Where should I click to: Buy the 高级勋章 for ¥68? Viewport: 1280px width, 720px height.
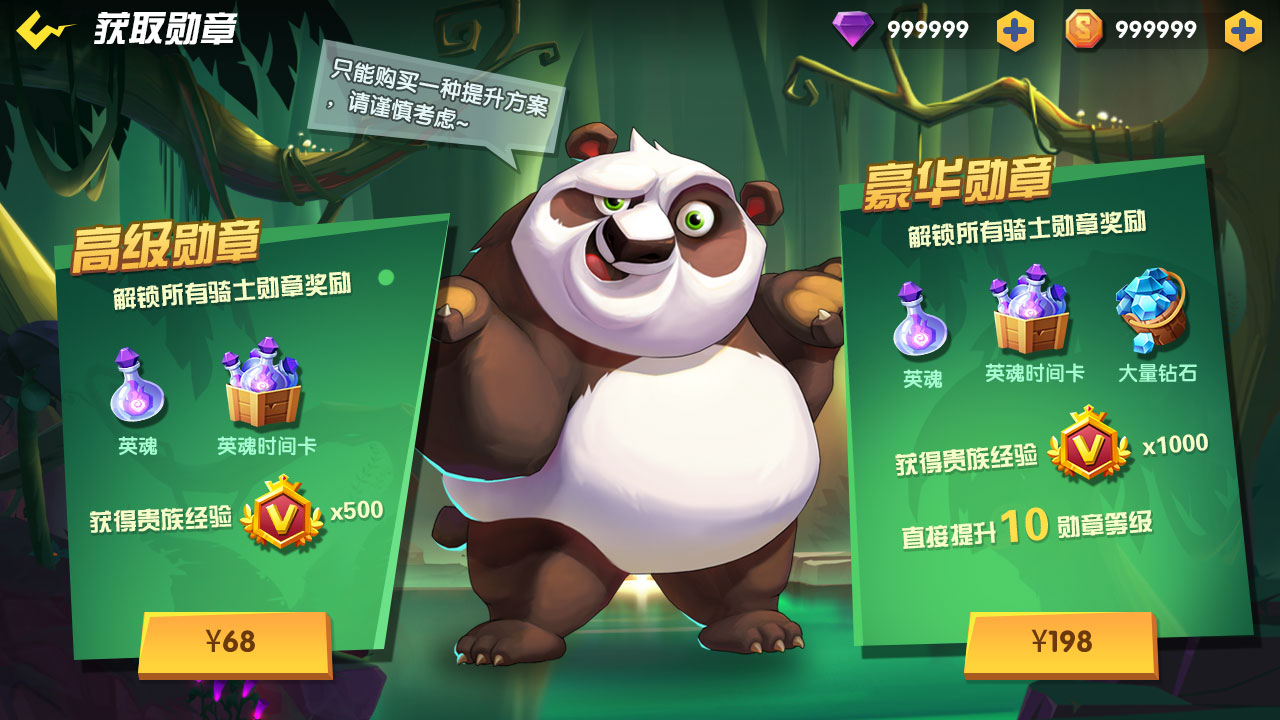(x=234, y=642)
